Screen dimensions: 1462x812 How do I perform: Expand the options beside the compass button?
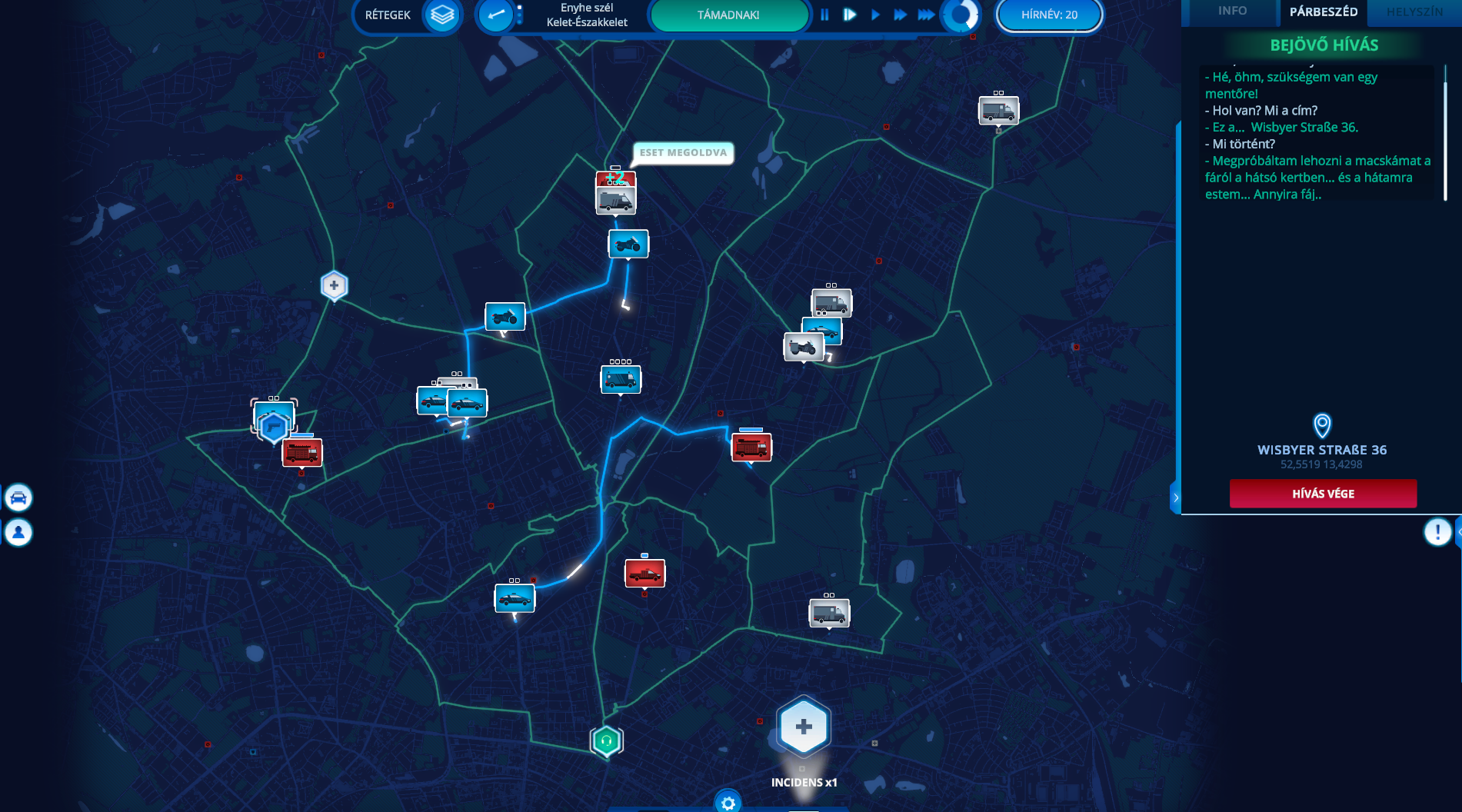click(520, 14)
